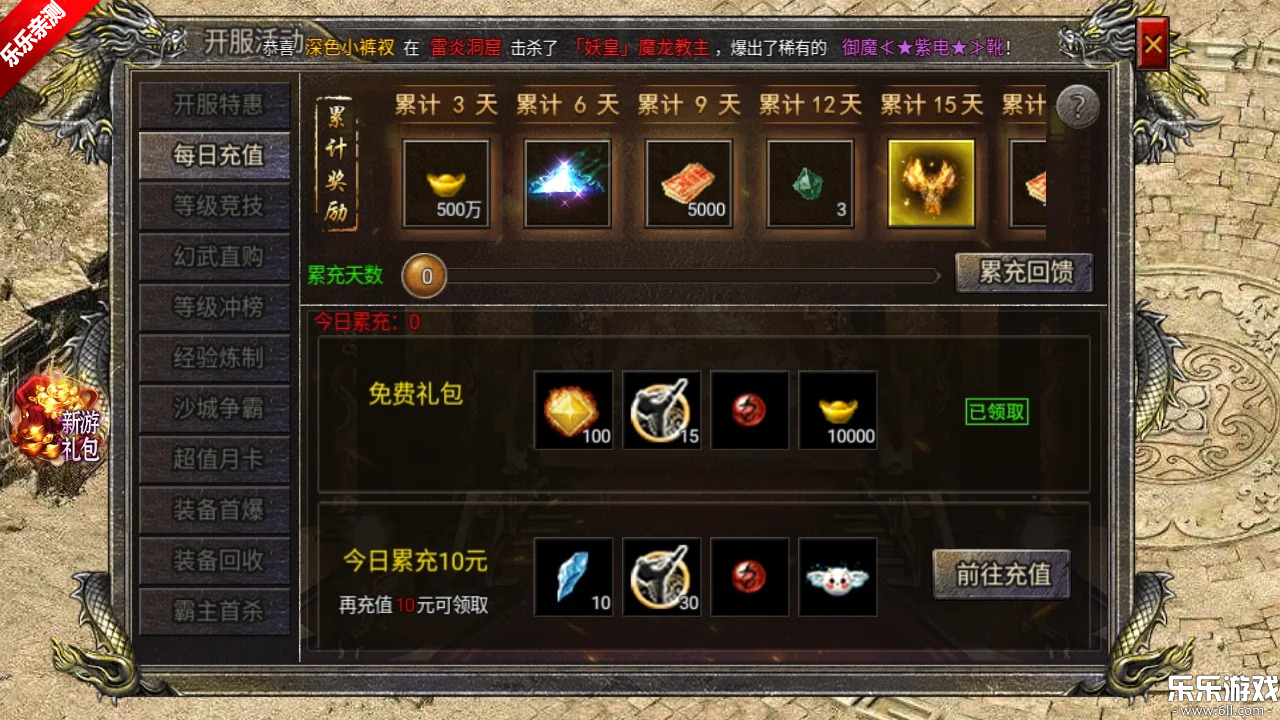Switch to the 每日充值 tab
This screenshot has height=720, width=1280.
click(x=214, y=155)
